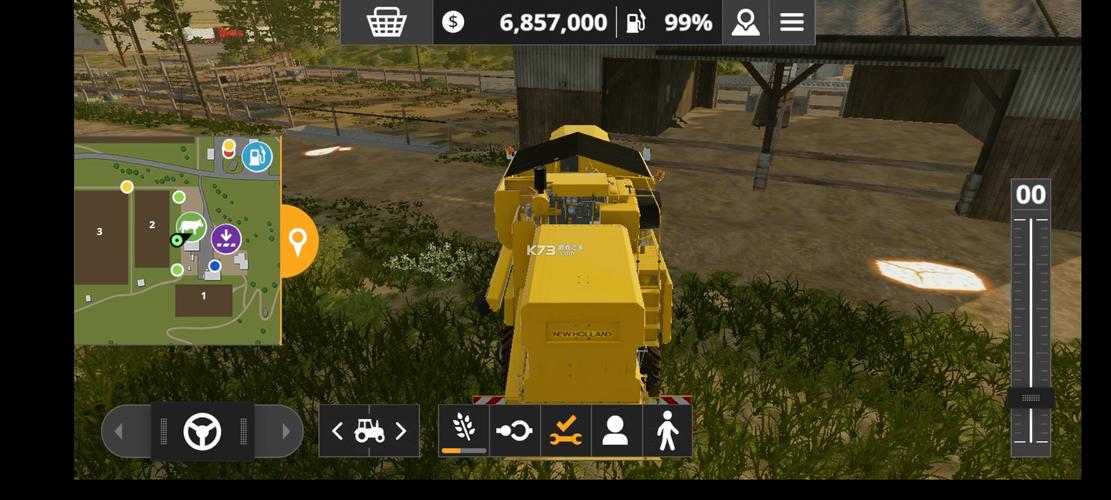The width and height of the screenshot is (1111, 500).
Task: Open the shop basket menu
Action: [x=386, y=22]
